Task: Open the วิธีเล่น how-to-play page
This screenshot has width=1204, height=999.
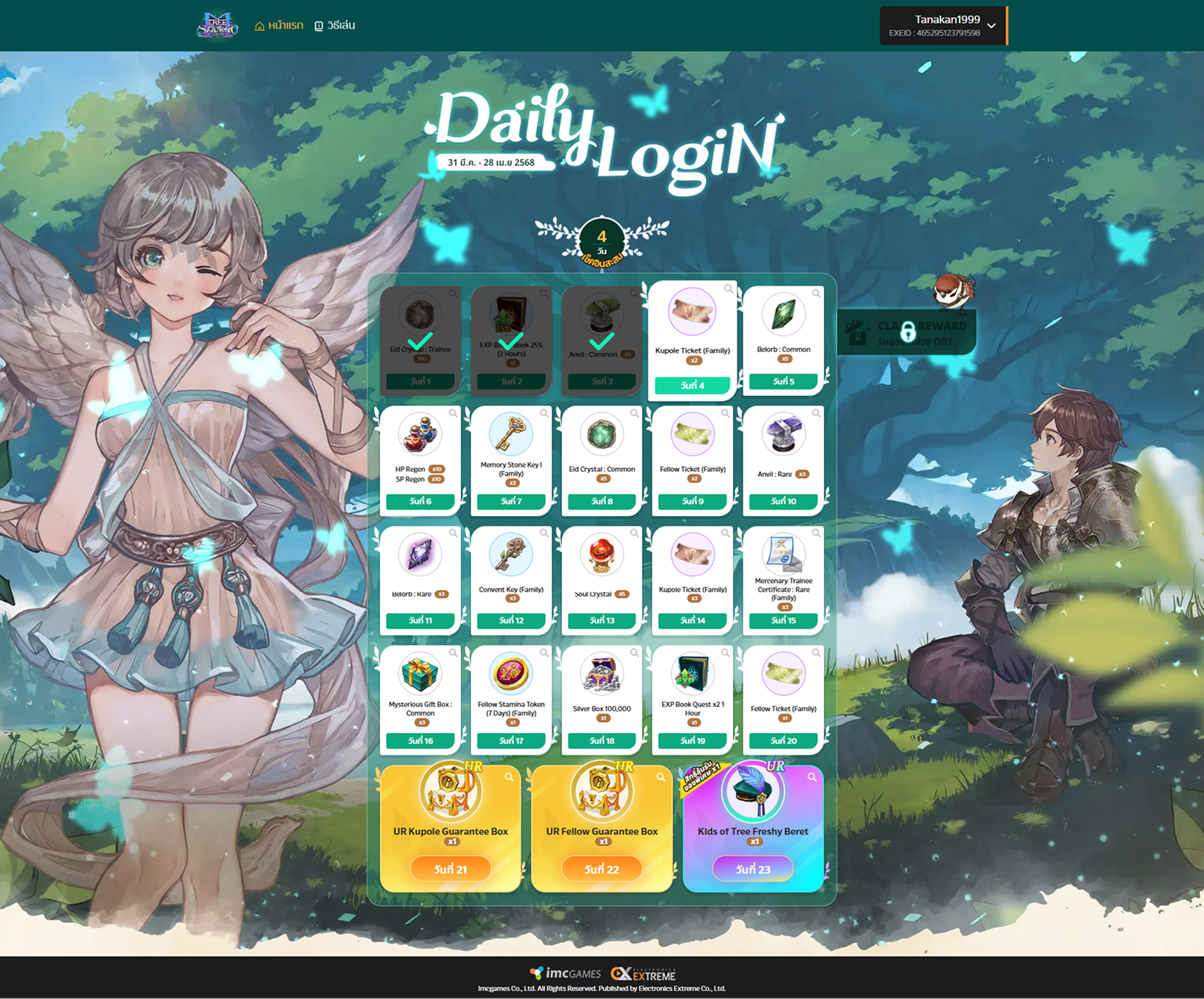Action: (335, 26)
